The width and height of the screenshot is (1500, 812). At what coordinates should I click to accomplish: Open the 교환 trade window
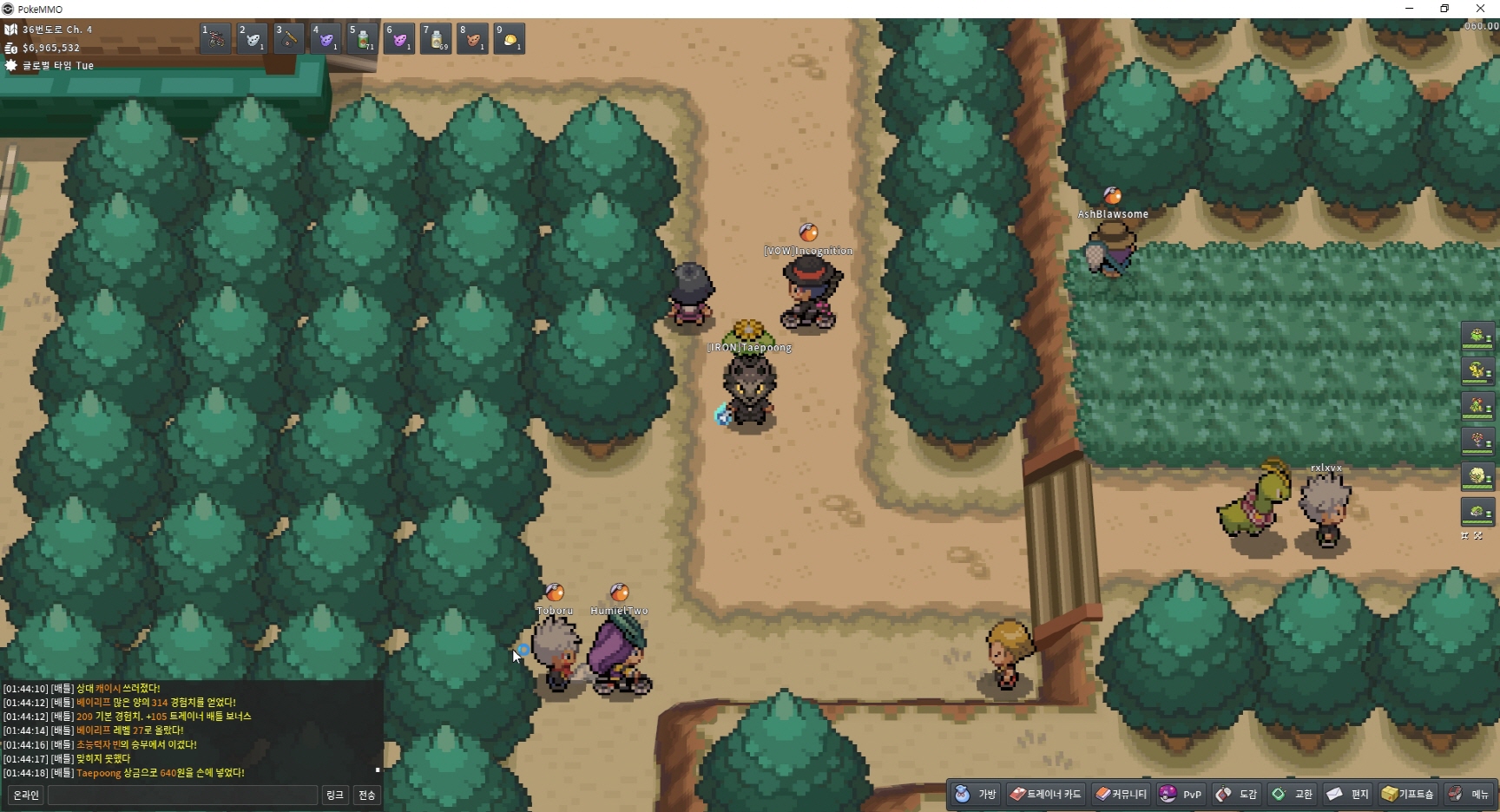(1293, 794)
